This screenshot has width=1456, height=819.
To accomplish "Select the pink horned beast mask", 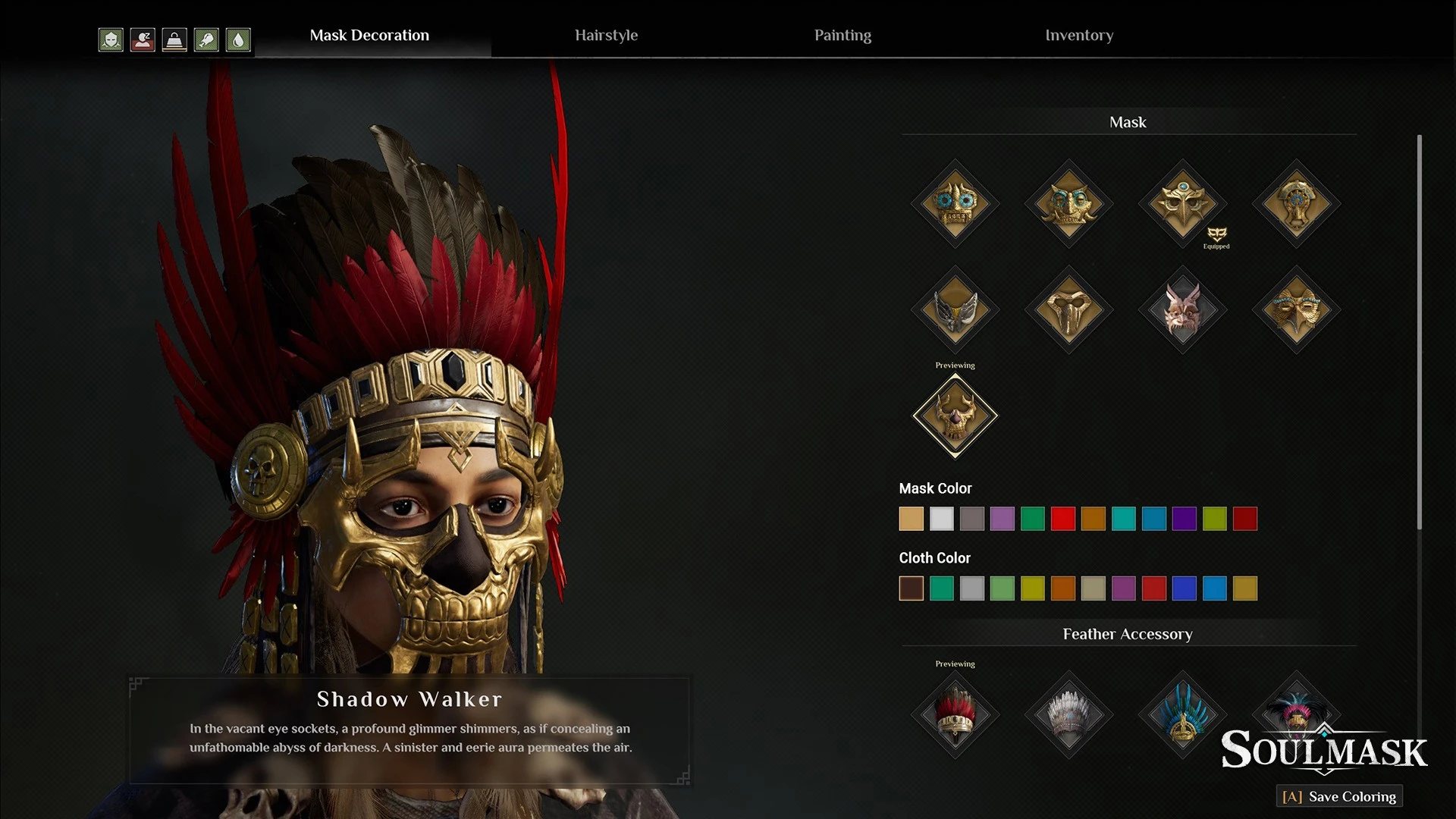I will coord(1182,309).
